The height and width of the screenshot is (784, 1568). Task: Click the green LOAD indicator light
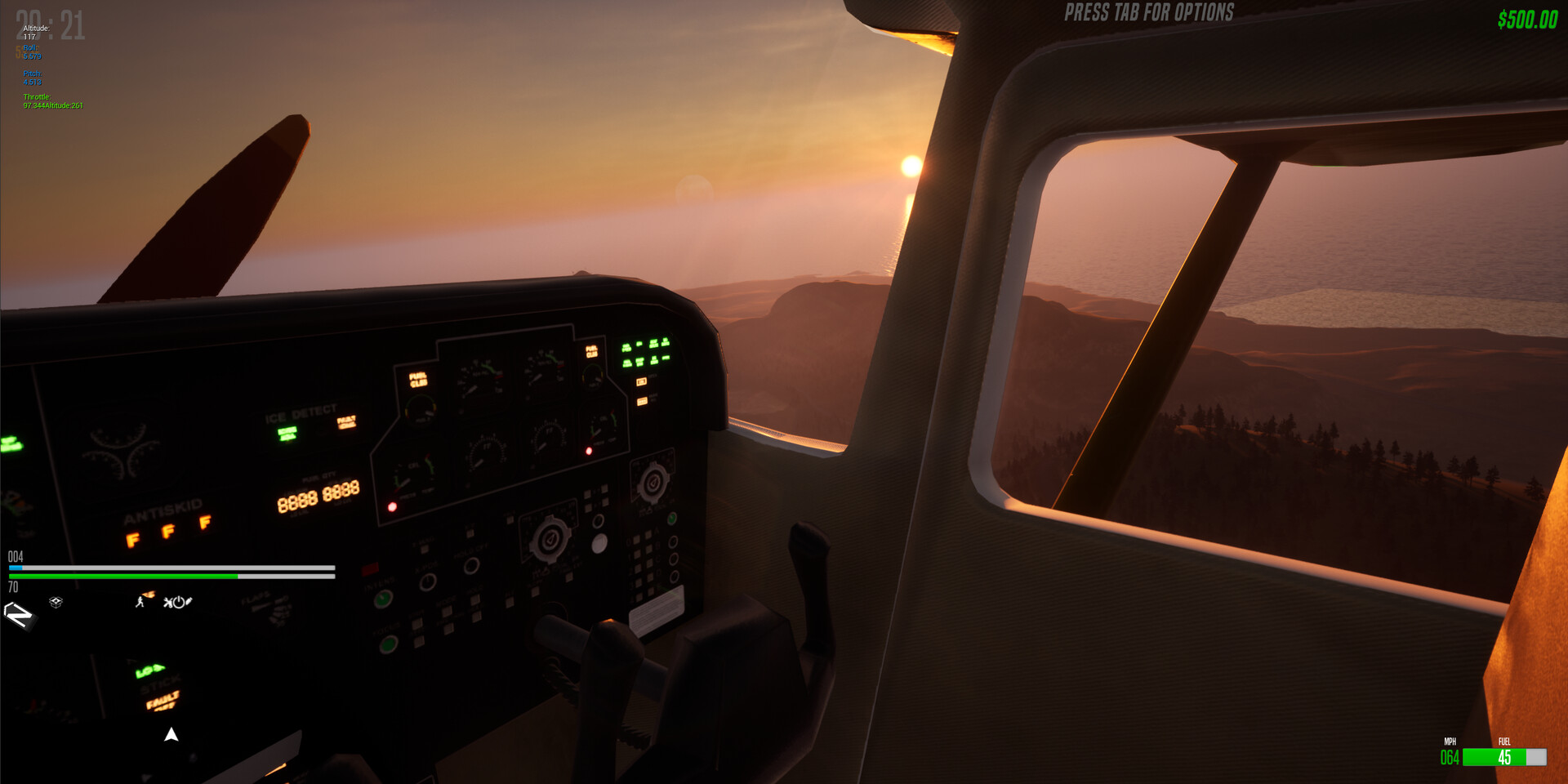147,671
